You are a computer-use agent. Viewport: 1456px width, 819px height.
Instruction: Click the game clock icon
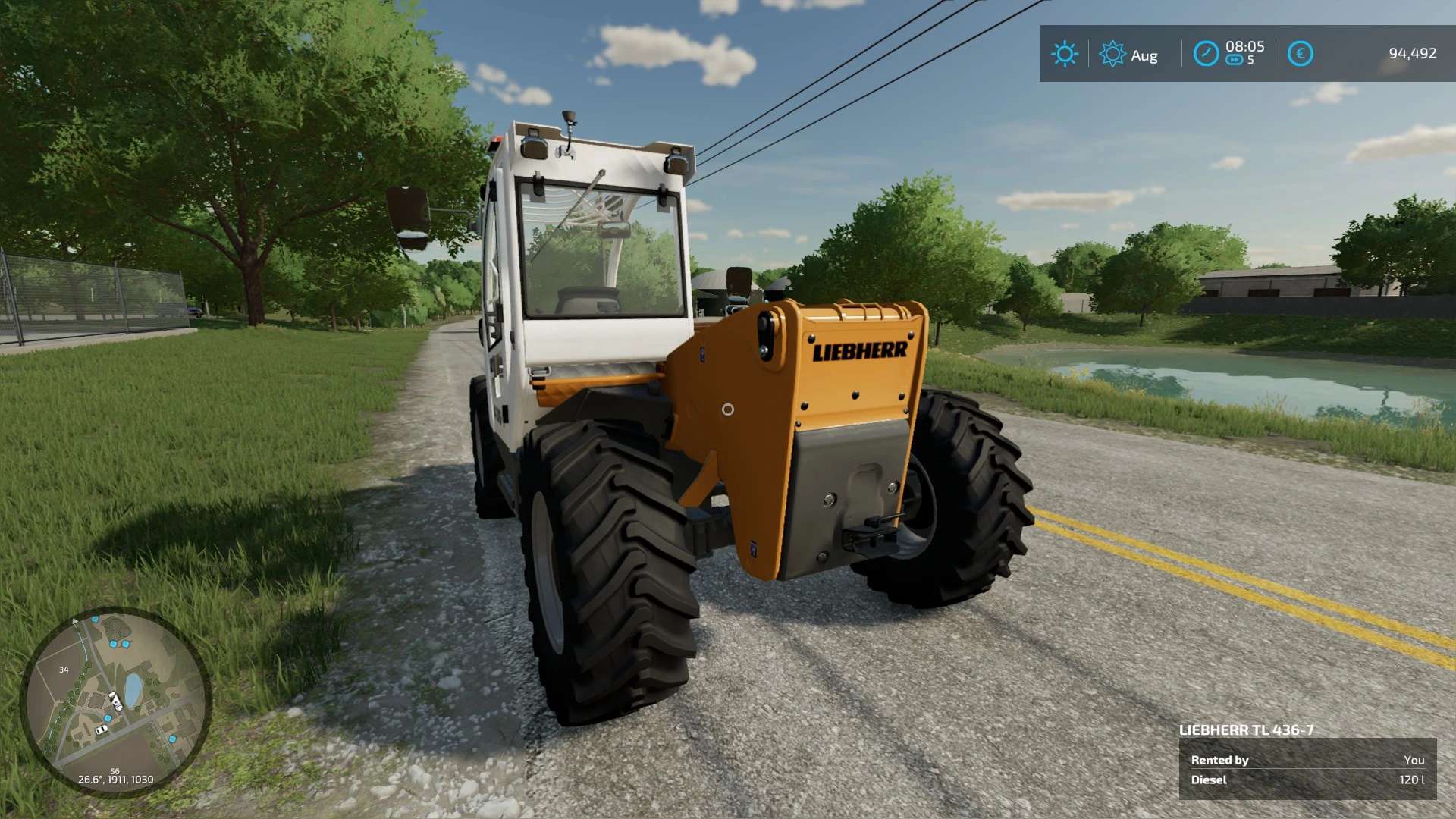(1206, 54)
